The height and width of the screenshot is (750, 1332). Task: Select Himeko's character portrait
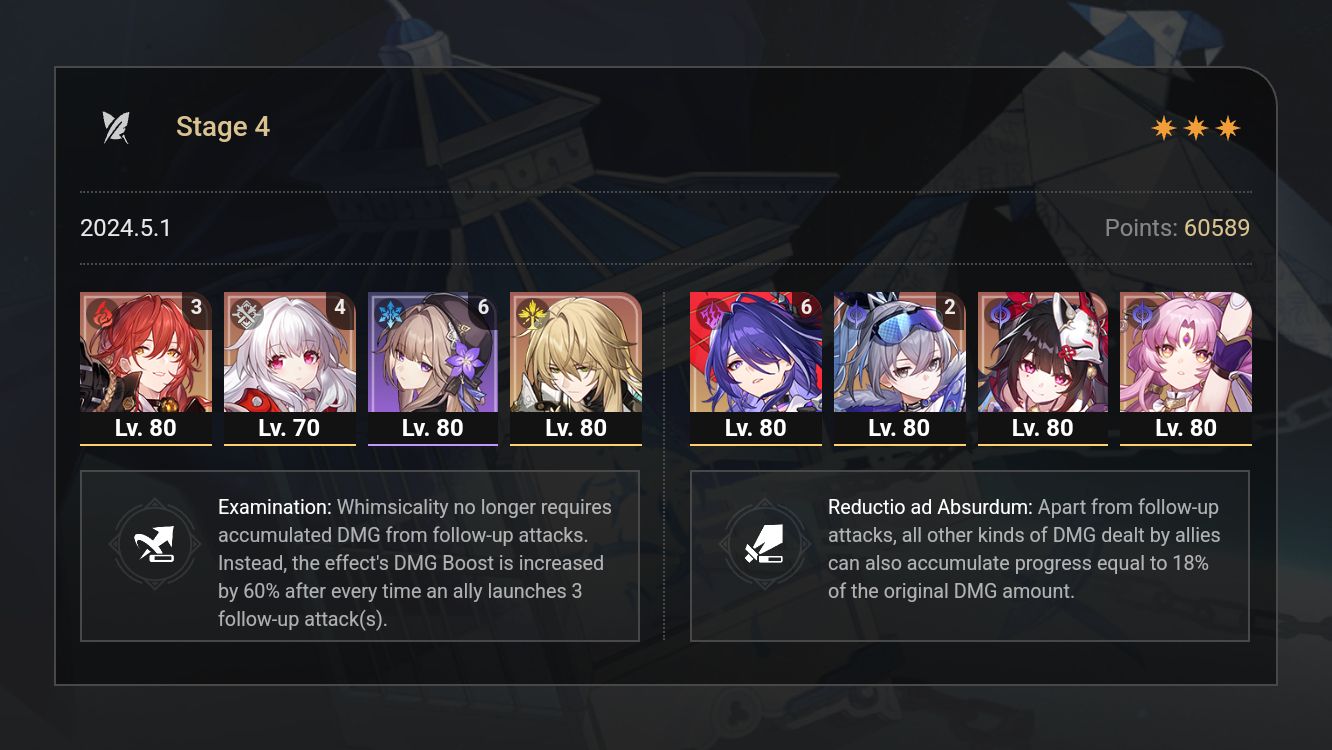(x=145, y=355)
